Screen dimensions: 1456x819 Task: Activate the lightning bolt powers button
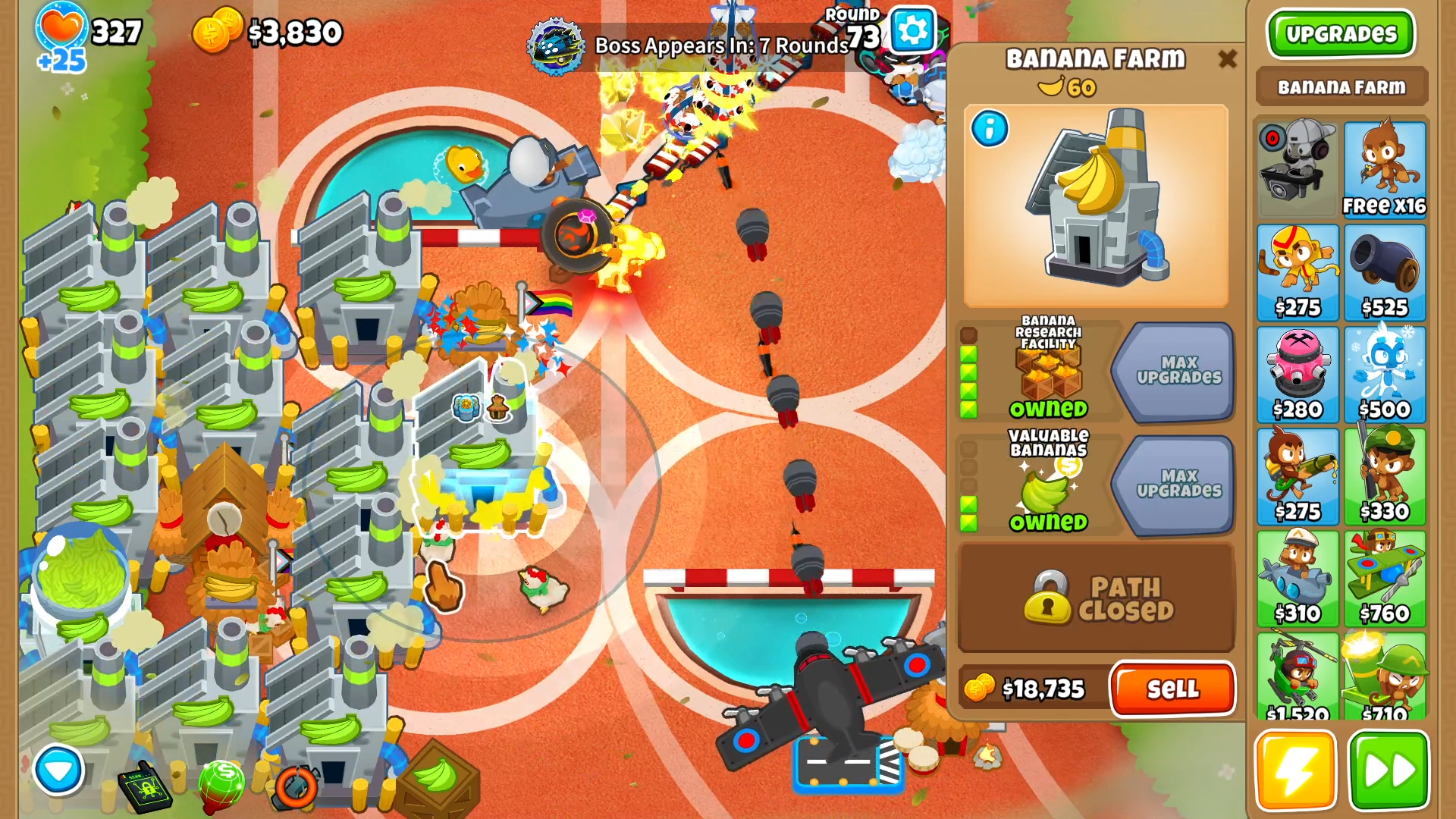(x=1295, y=770)
